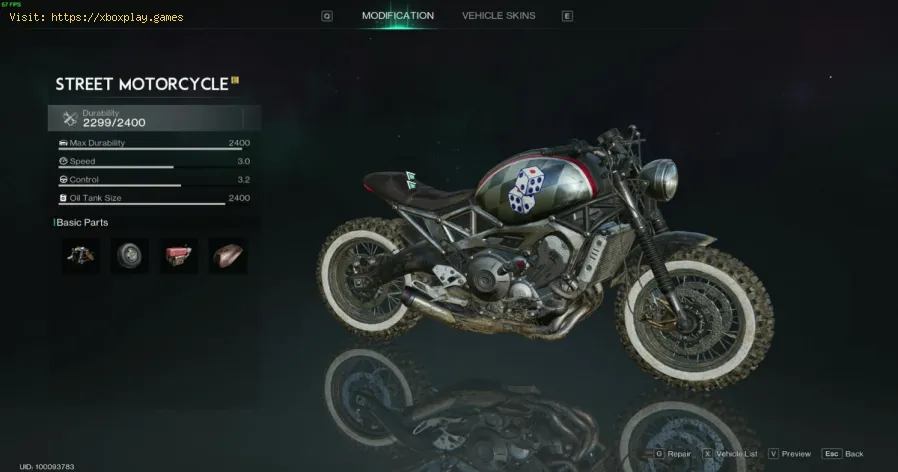Select the red engine basic part

(x=179, y=256)
